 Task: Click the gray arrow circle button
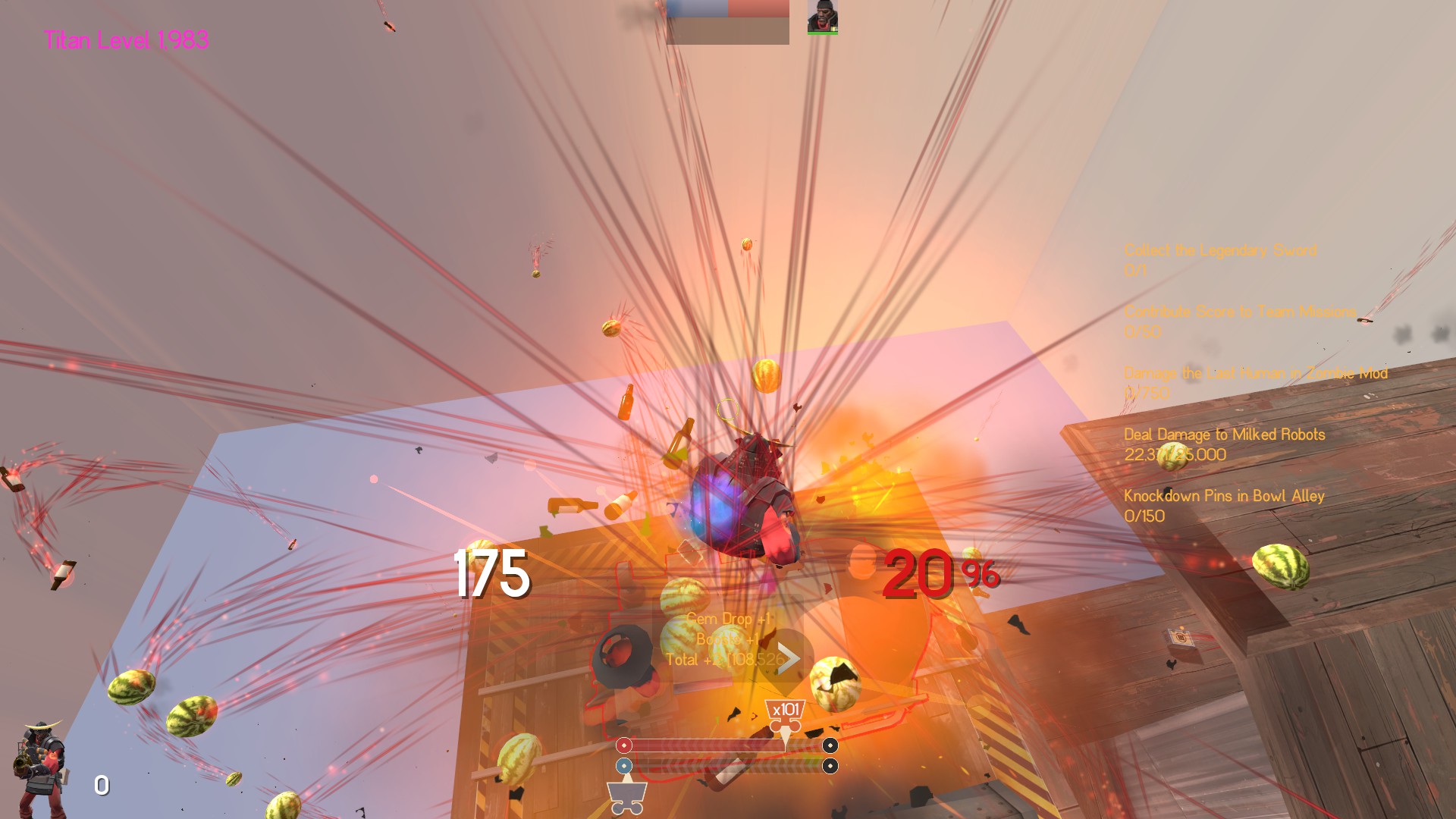click(x=787, y=658)
